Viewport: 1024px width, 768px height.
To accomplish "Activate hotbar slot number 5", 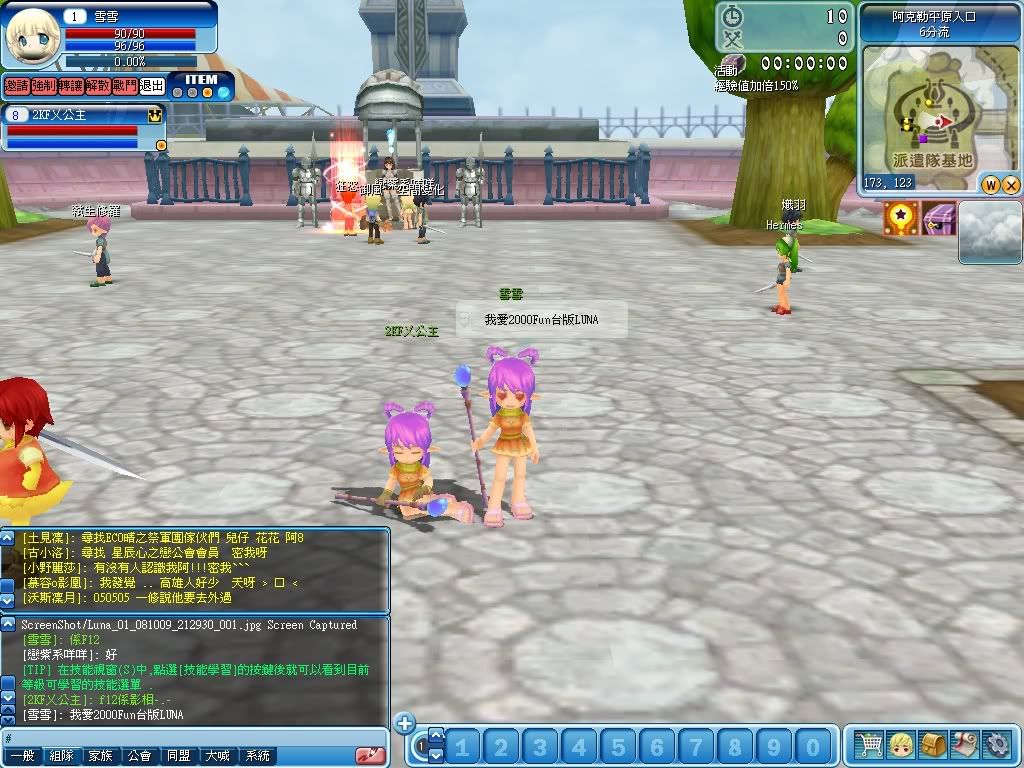I will 618,746.
